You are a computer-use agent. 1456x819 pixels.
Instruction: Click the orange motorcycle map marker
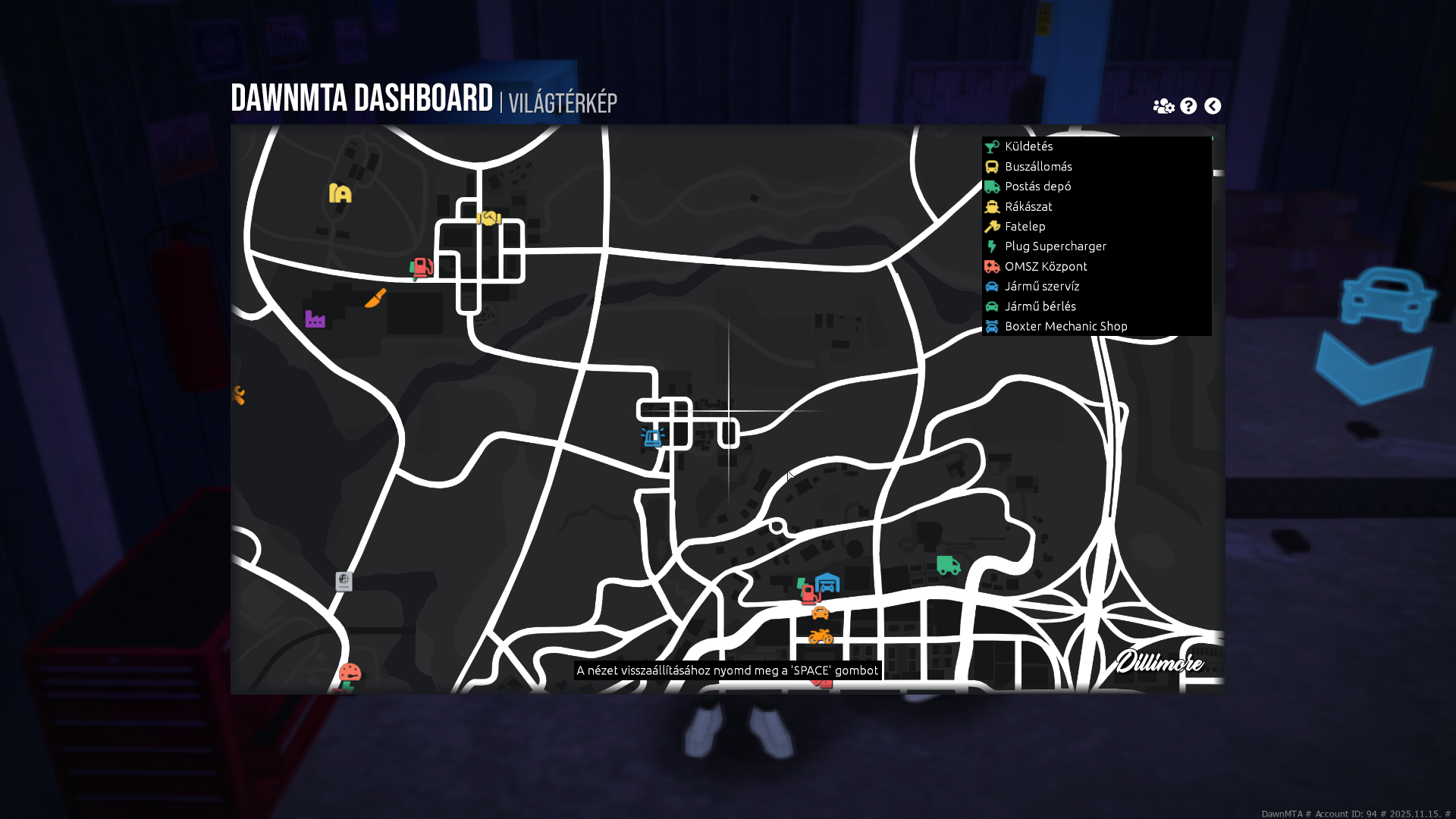pos(821,636)
